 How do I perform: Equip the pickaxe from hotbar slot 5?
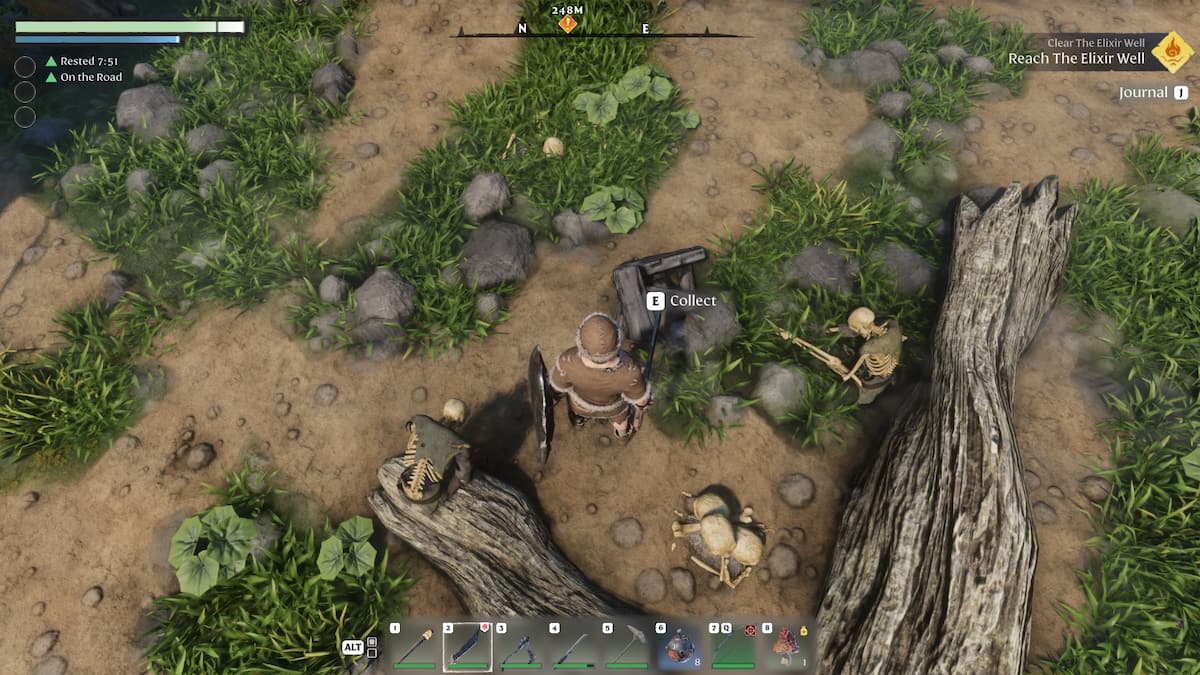pyautogui.click(x=627, y=646)
